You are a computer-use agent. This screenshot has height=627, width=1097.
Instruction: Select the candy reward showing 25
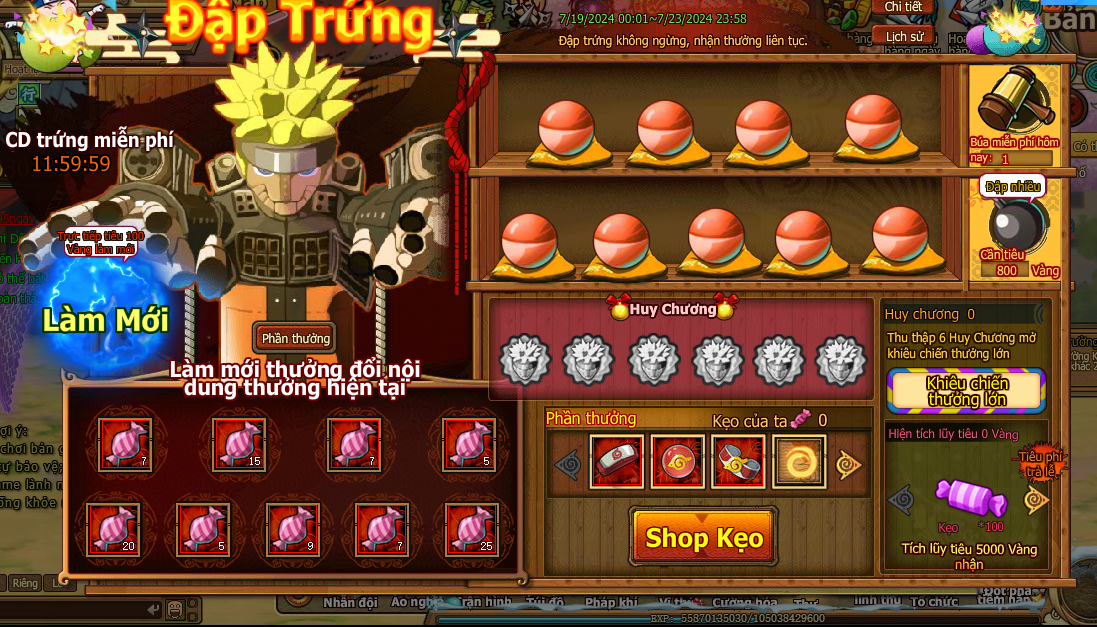click(471, 529)
